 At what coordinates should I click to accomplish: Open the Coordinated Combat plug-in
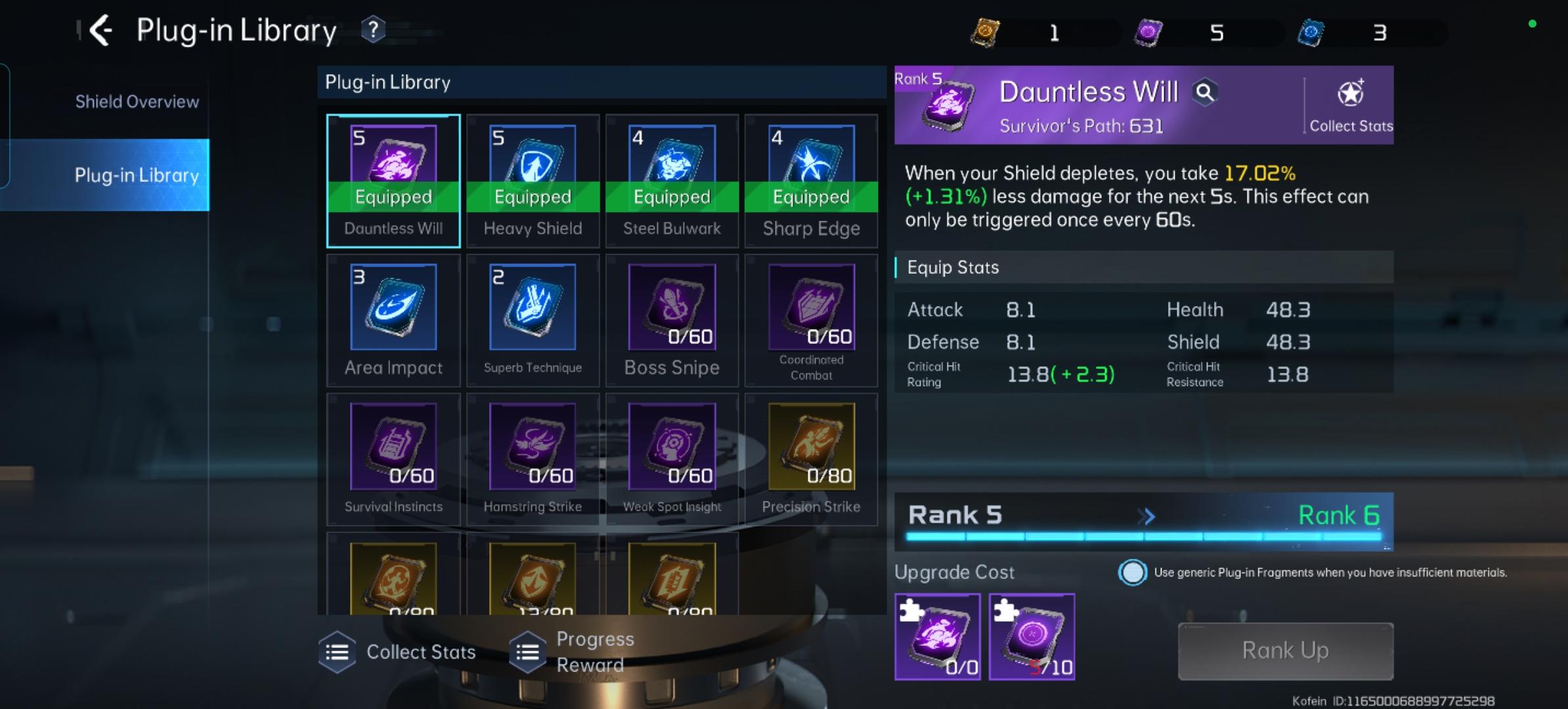tap(811, 320)
